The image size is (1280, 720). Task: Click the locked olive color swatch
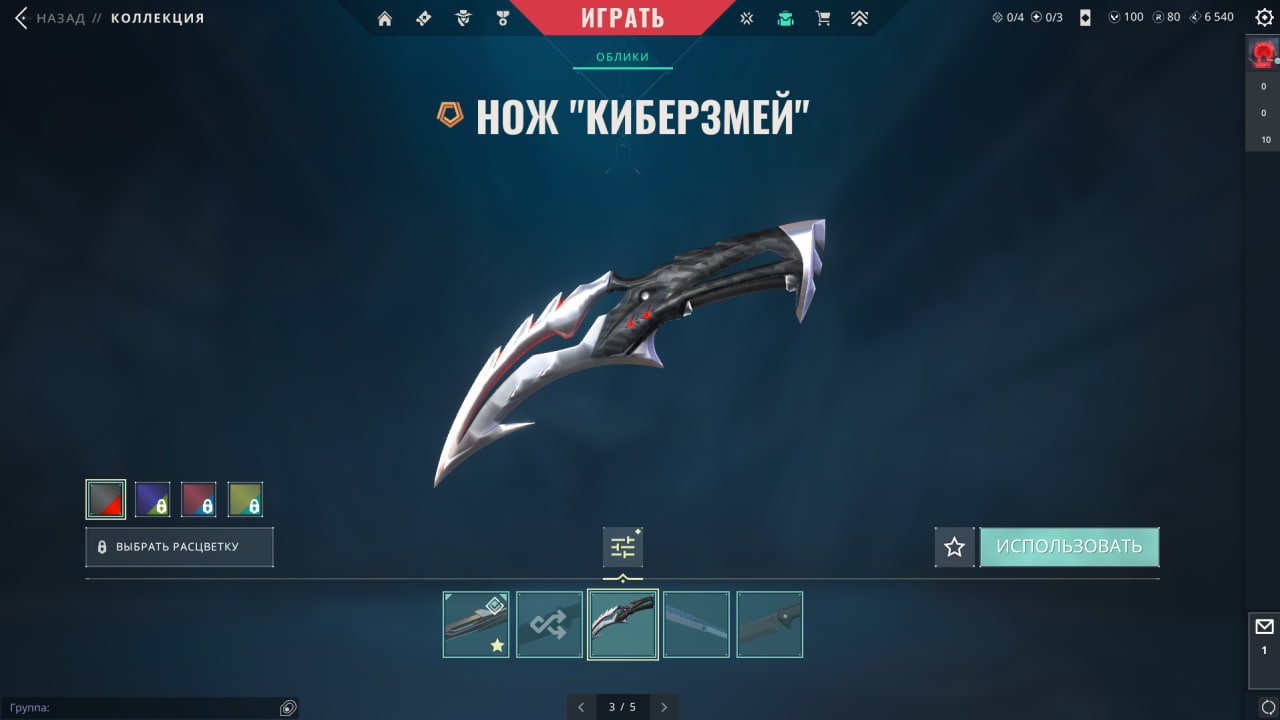click(x=246, y=498)
